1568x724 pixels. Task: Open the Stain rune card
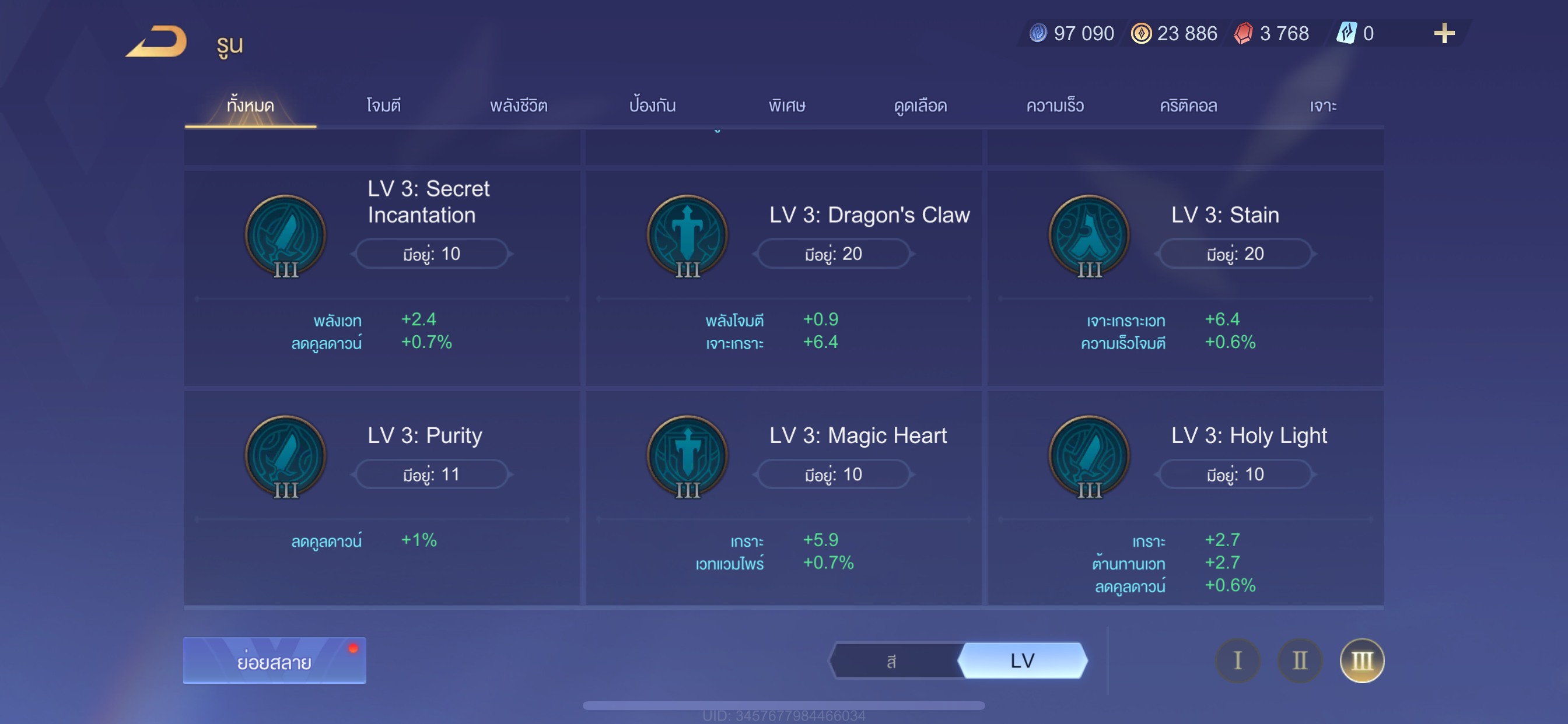pos(1185,277)
